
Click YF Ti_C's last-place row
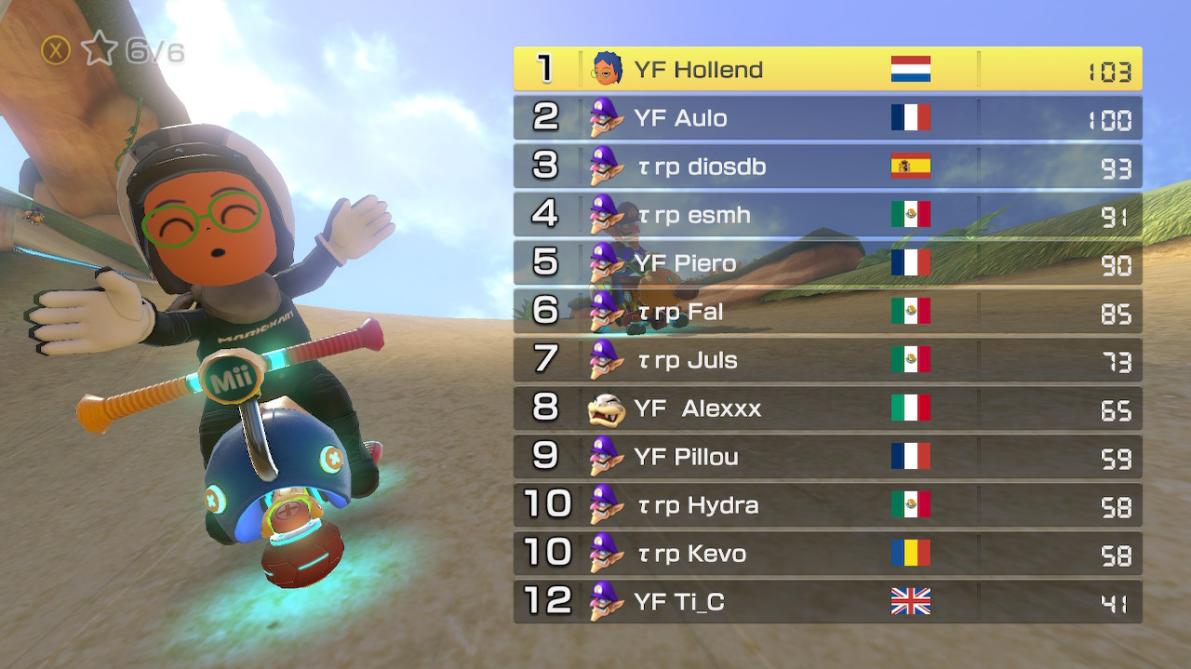(x=827, y=601)
